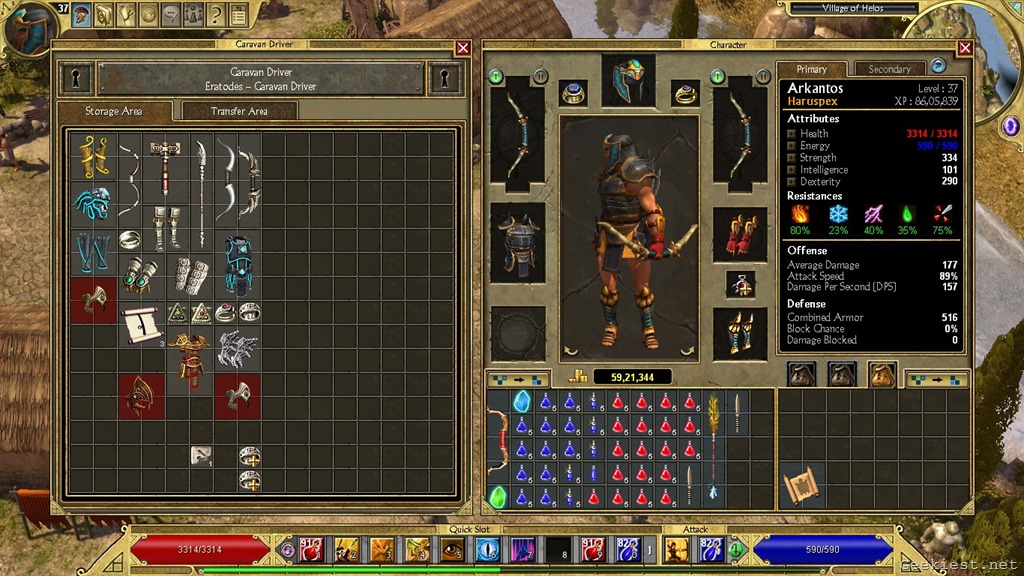Open the third inventory bag
This screenshot has height=576, width=1024.
881,374
